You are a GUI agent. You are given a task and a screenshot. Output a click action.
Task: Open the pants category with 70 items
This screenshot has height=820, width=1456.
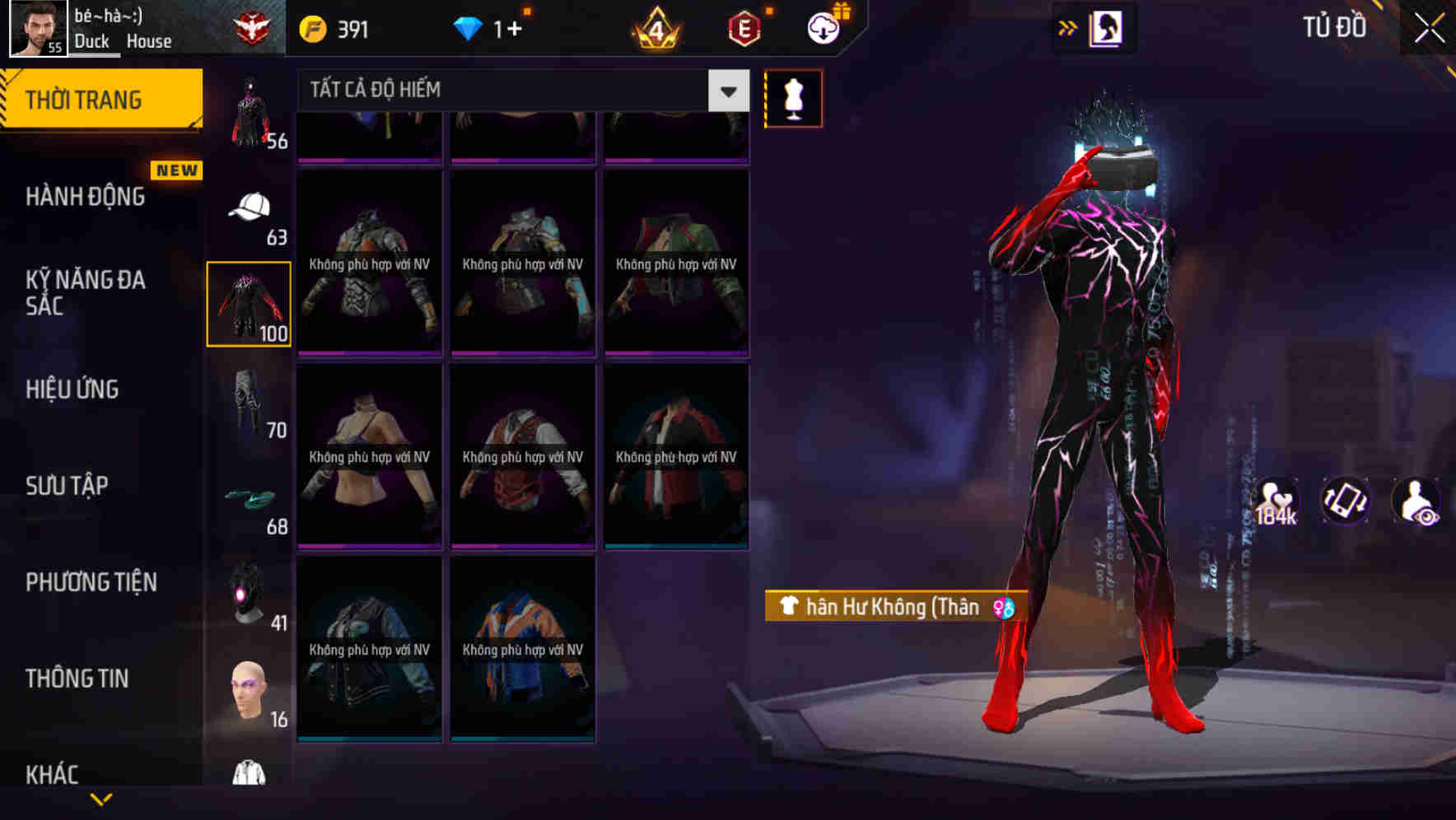(250, 403)
